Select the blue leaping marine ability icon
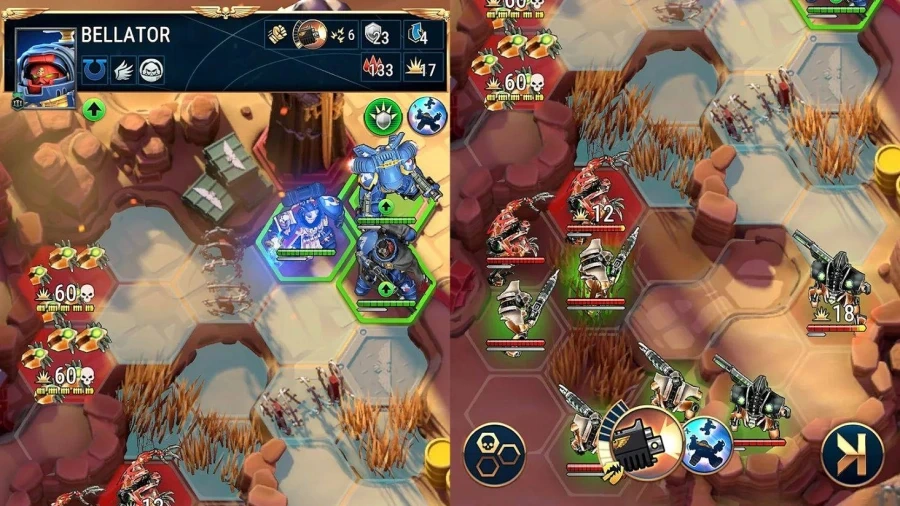This screenshot has width=900, height=506. pyautogui.click(x=427, y=116)
